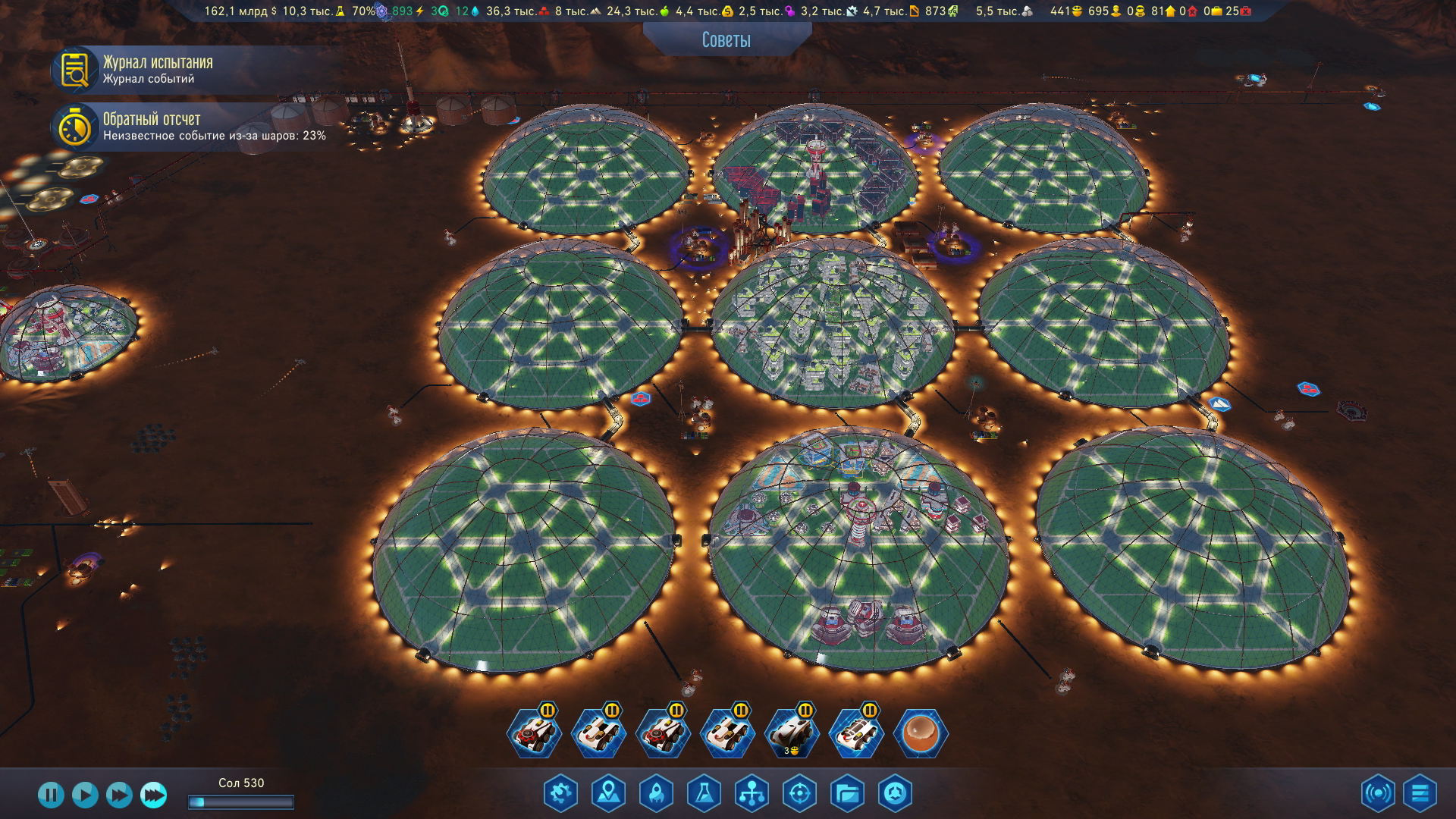Click the crosshair target icon
This screenshot has height=819, width=1456.
point(799,794)
